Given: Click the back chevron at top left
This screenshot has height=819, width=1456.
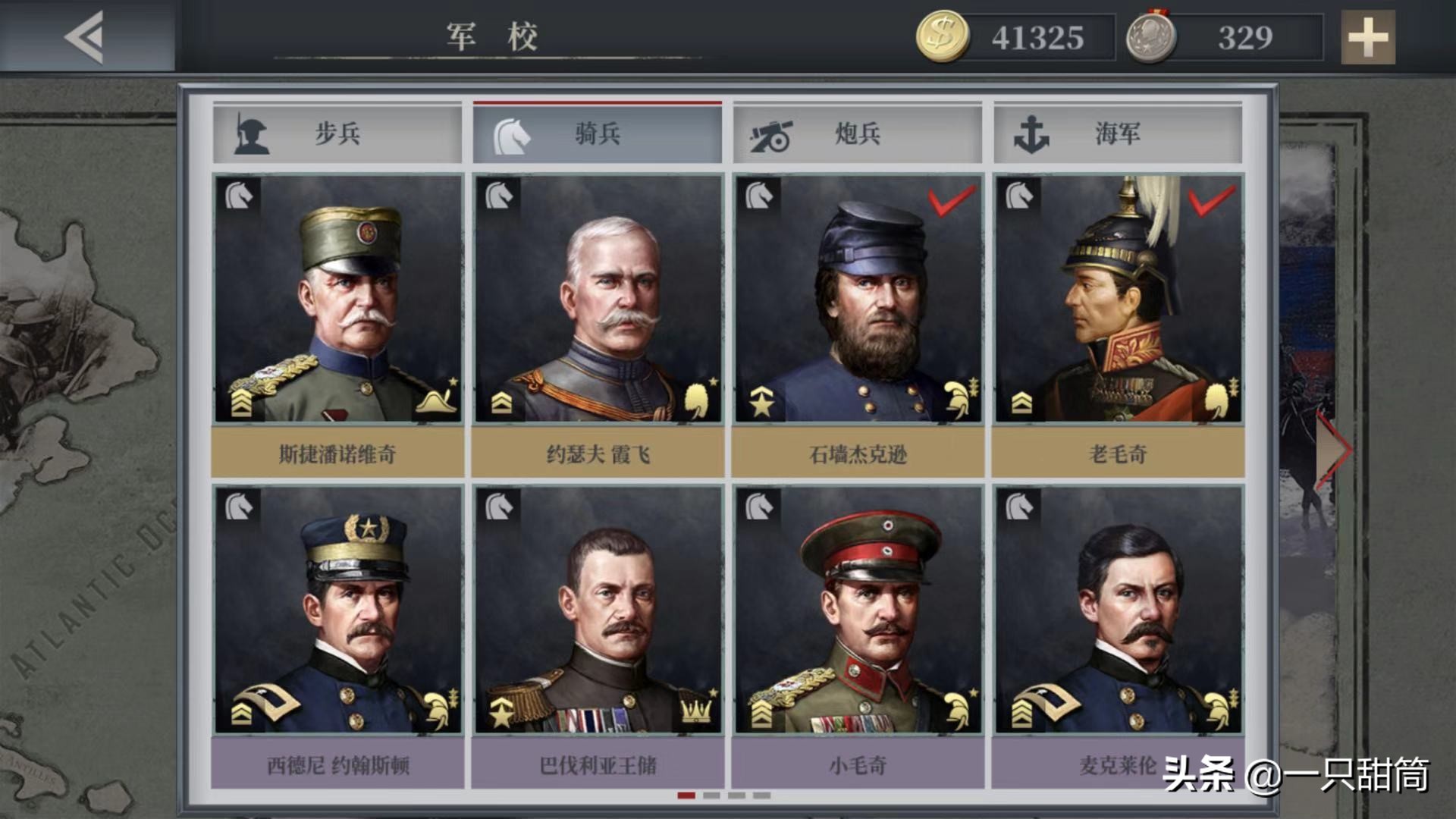Looking at the screenshot, I should click(x=85, y=36).
